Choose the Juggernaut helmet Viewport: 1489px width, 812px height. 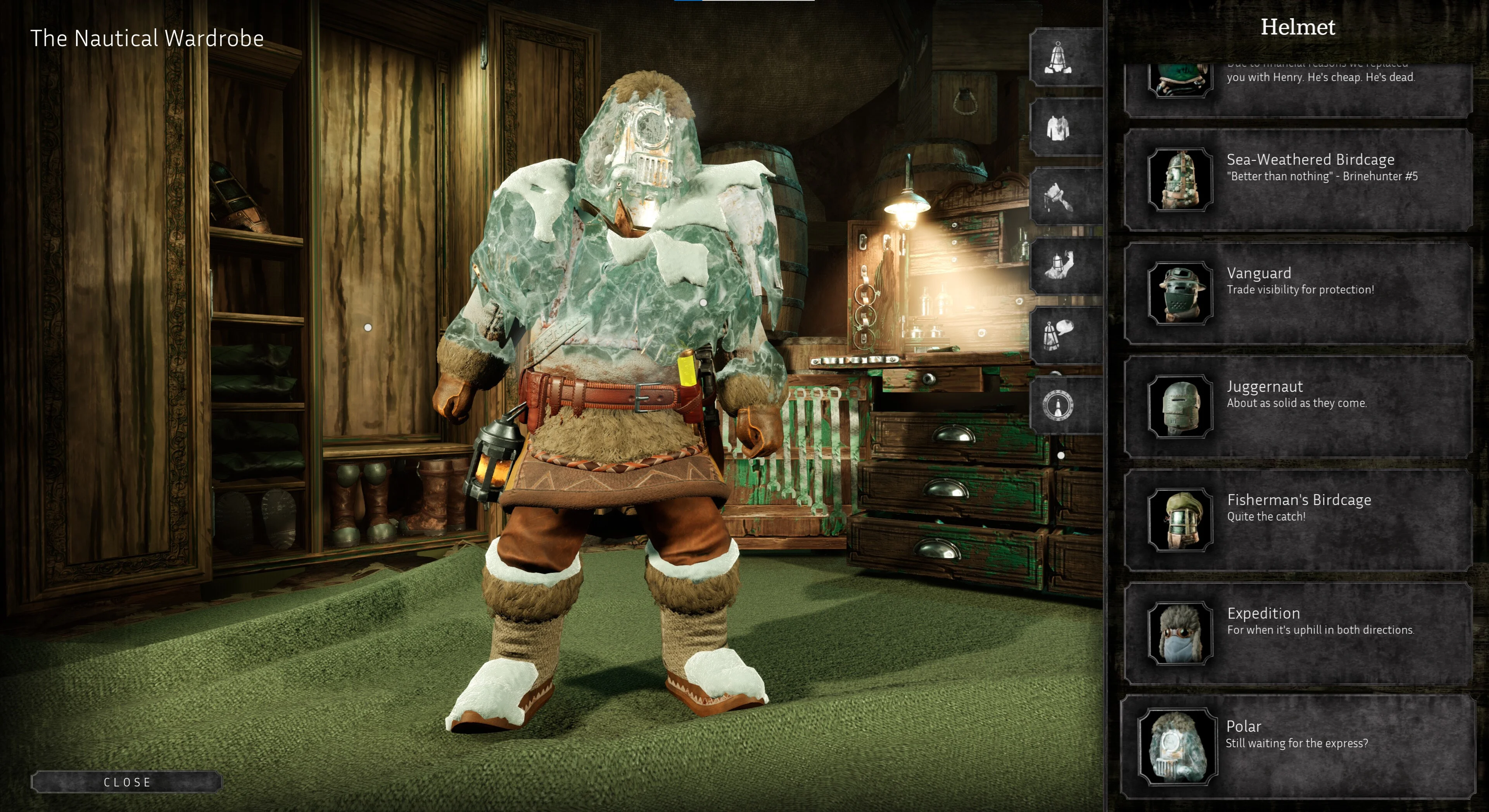(1298, 406)
